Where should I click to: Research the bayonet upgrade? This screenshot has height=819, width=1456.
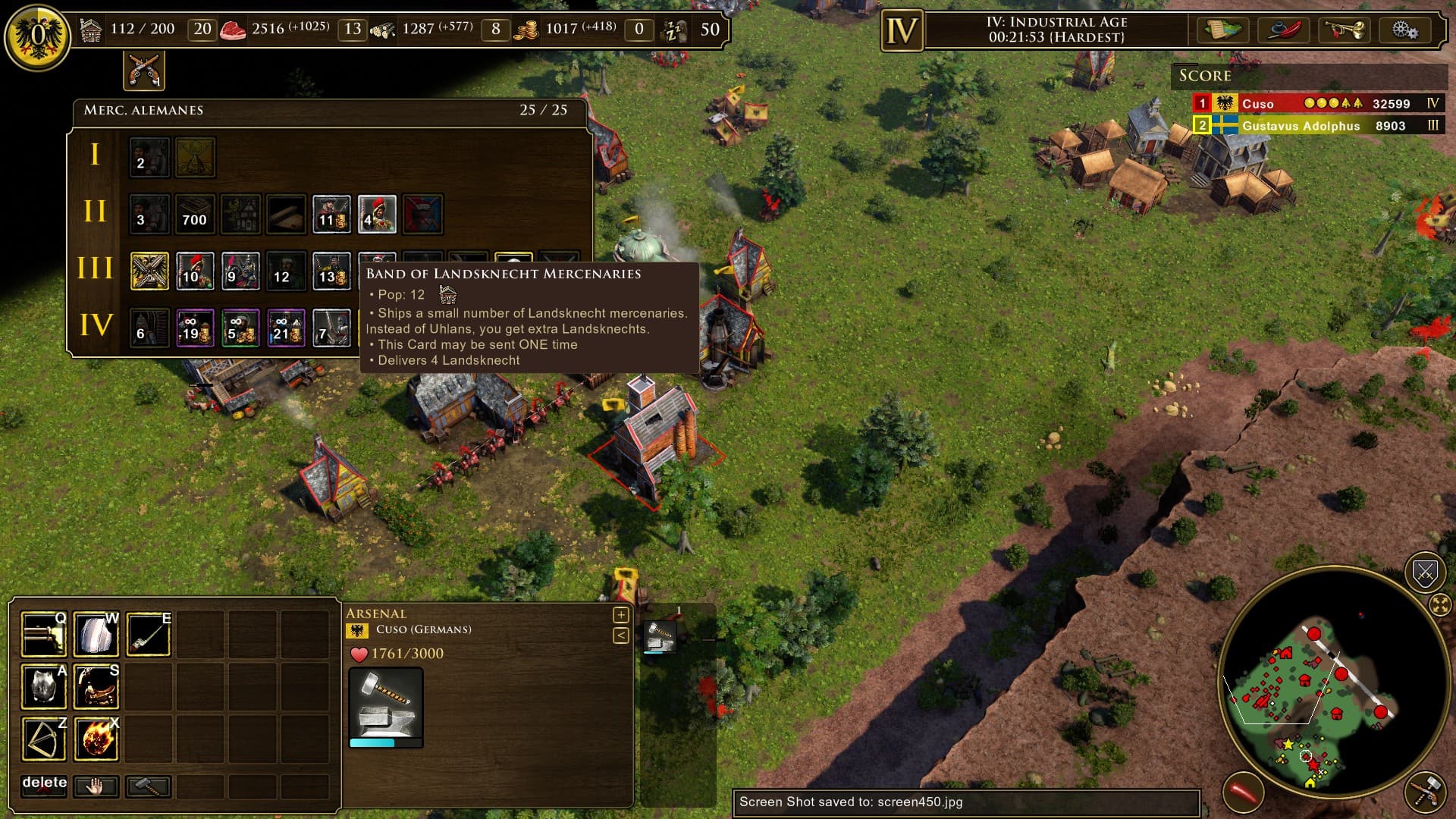(149, 634)
